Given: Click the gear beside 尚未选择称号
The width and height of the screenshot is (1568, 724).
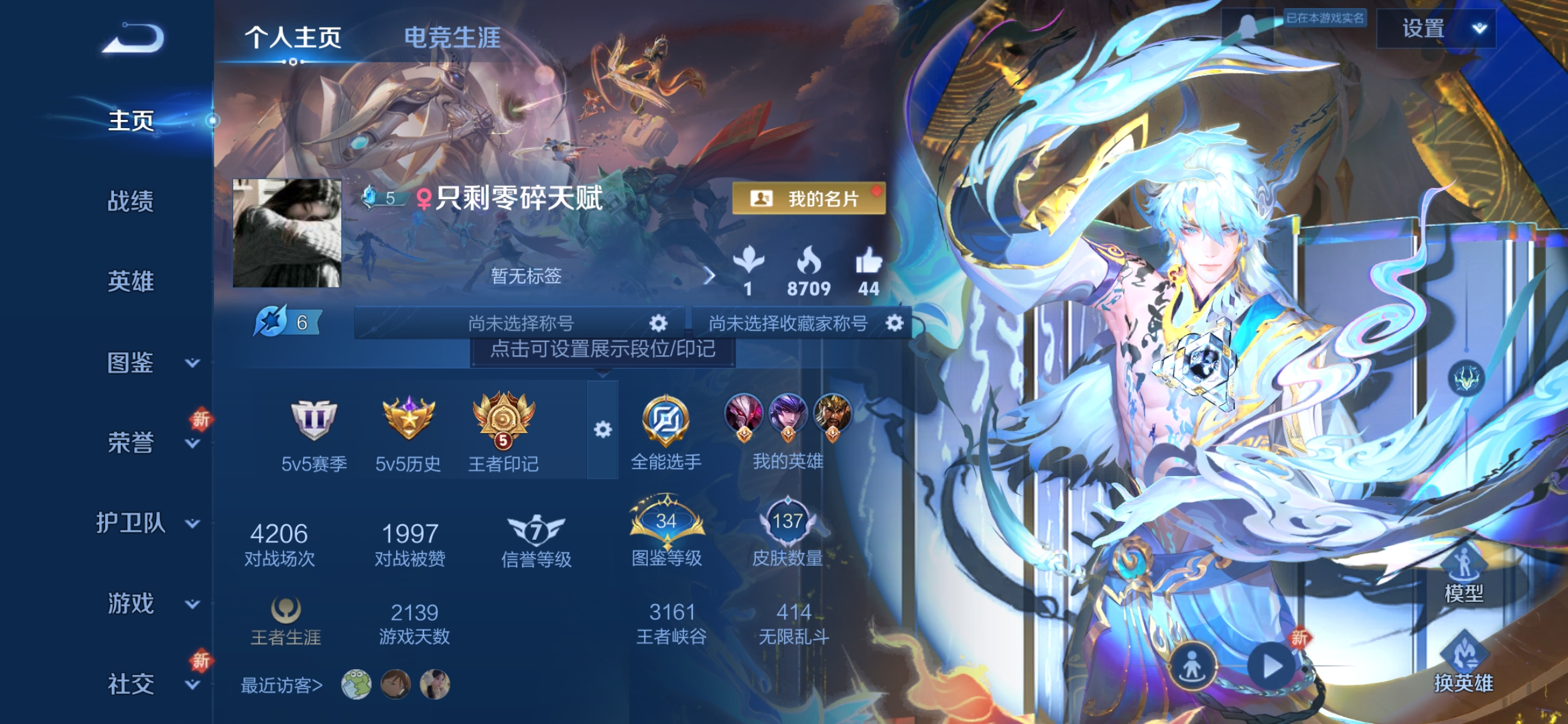Looking at the screenshot, I should coord(659,322).
